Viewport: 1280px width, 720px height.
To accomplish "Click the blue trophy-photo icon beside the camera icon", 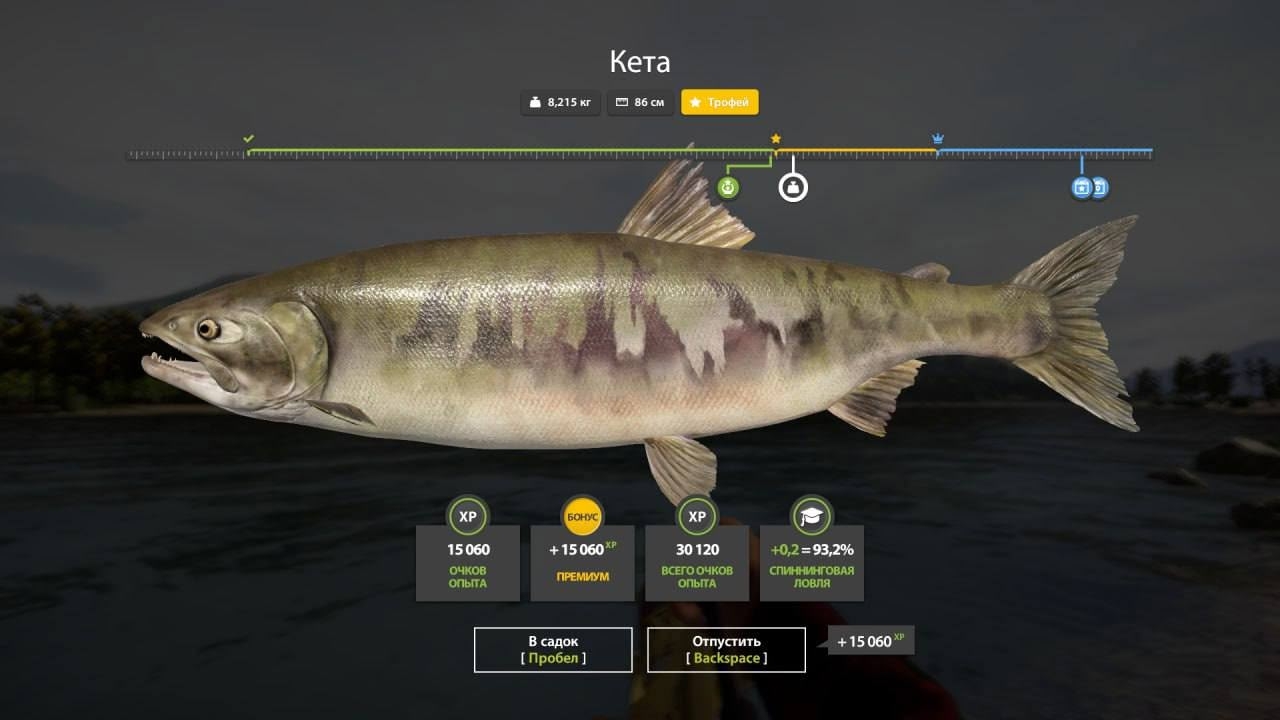I will (x=1082, y=187).
